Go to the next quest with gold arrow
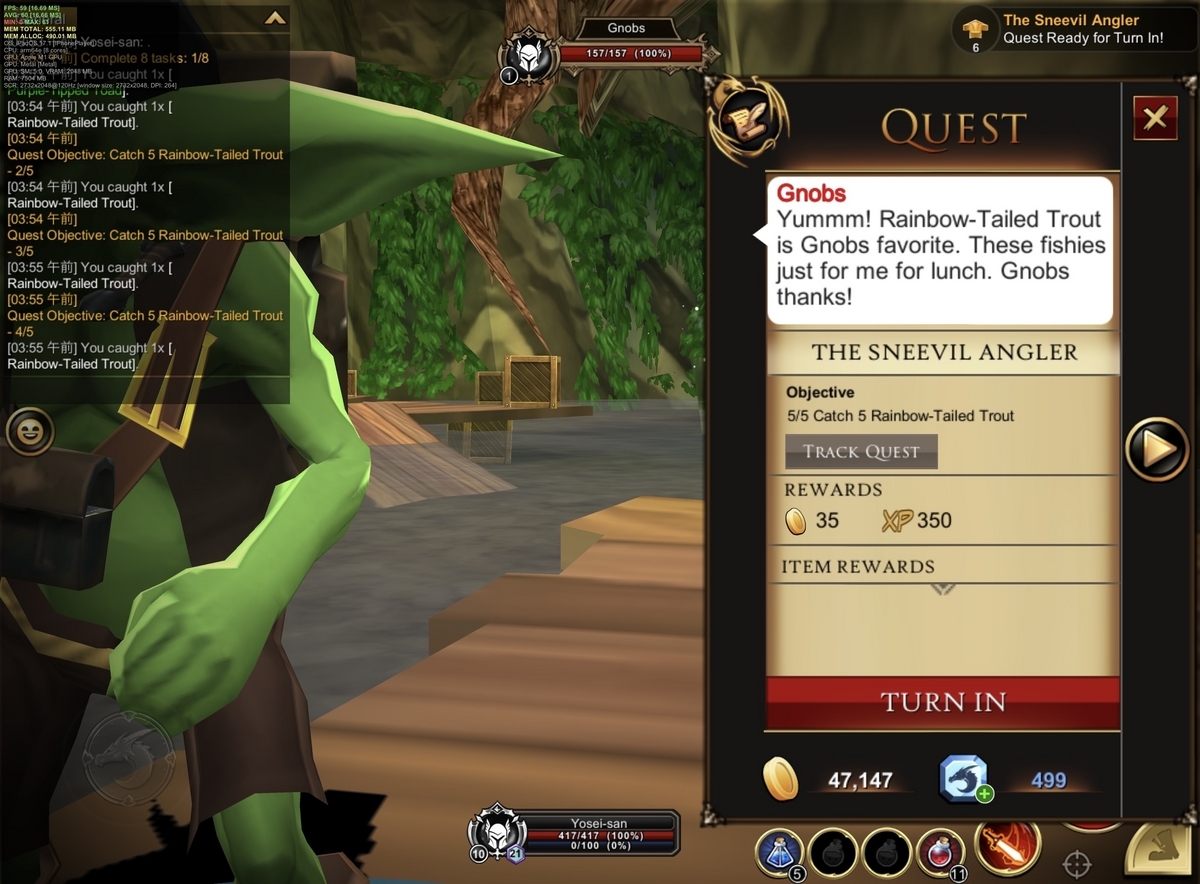Image resolution: width=1200 pixels, height=884 pixels. [1157, 450]
